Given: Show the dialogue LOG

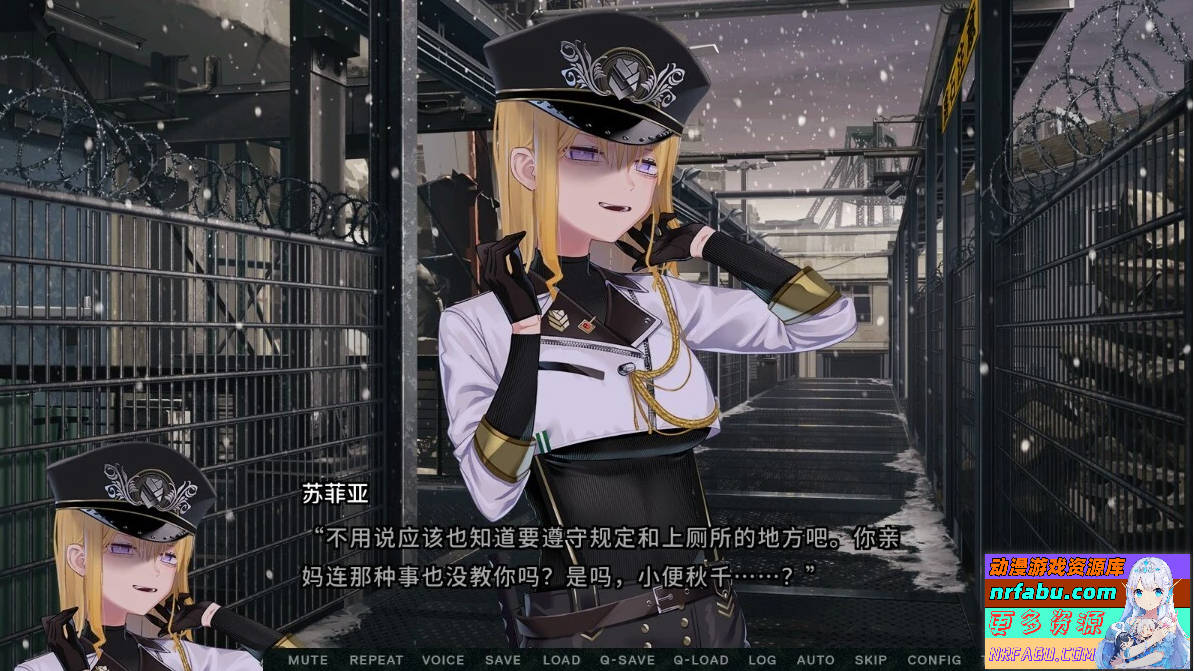Looking at the screenshot, I should click(762, 660).
